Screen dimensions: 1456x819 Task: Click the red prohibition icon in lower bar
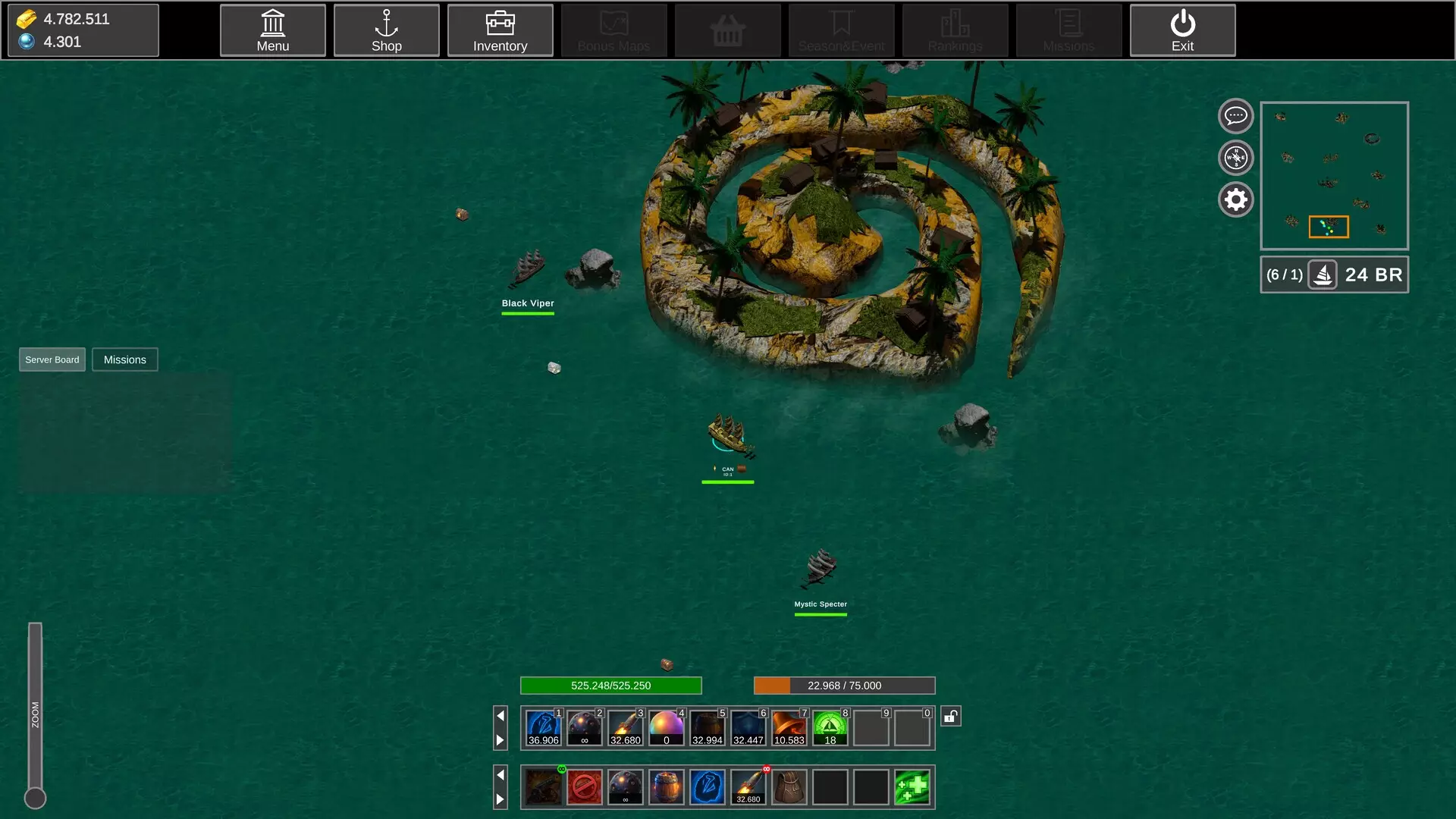pyautogui.click(x=585, y=787)
